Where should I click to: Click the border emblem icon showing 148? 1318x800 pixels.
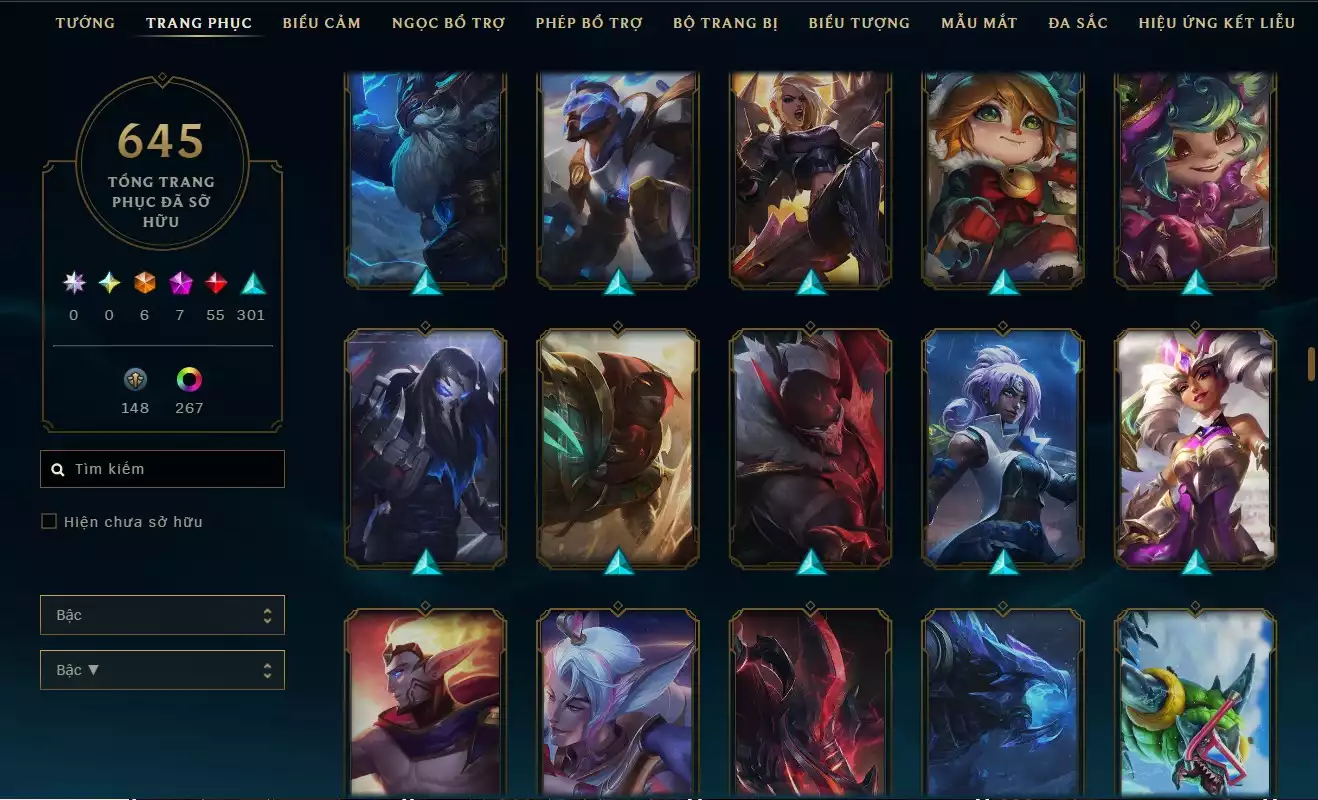click(x=135, y=380)
